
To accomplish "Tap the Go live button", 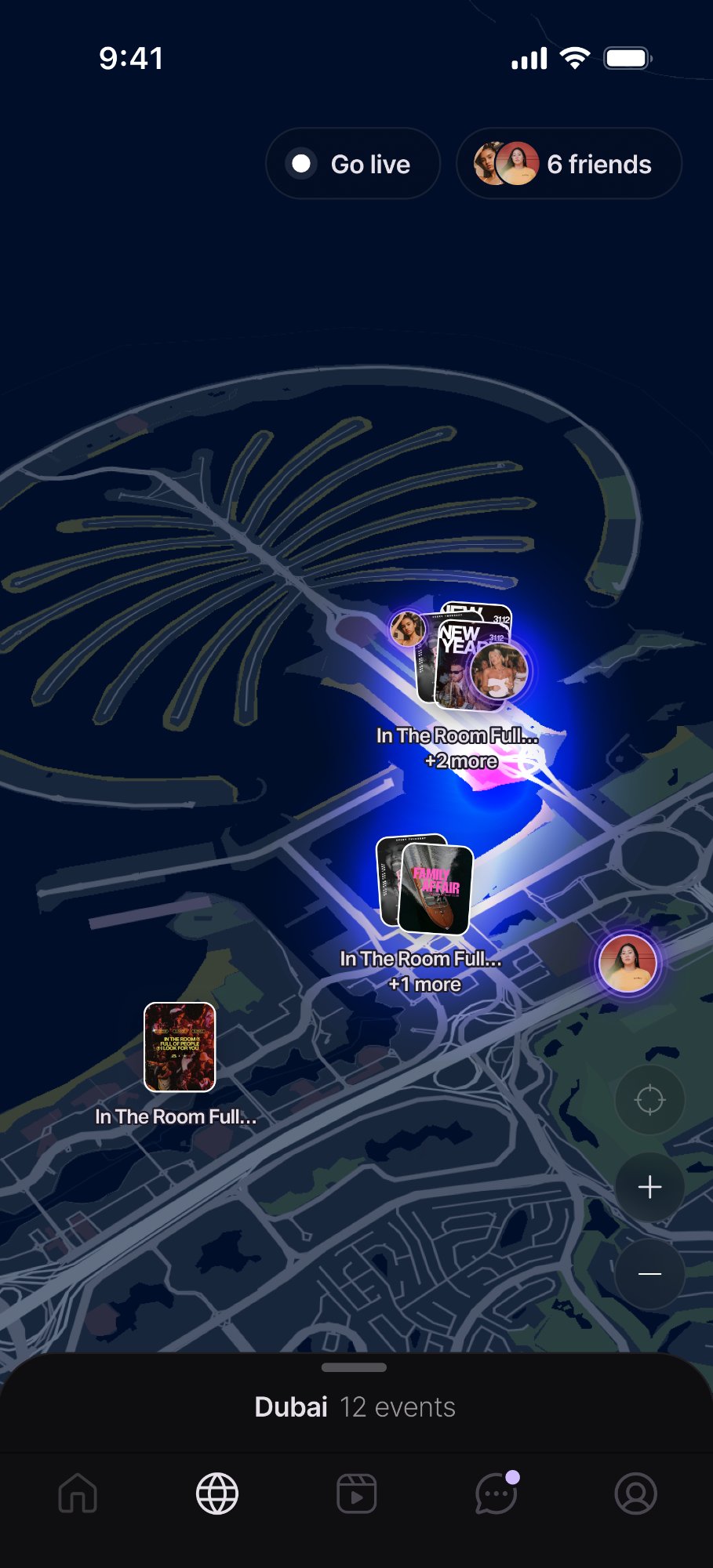I will pyautogui.click(x=353, y=164).
